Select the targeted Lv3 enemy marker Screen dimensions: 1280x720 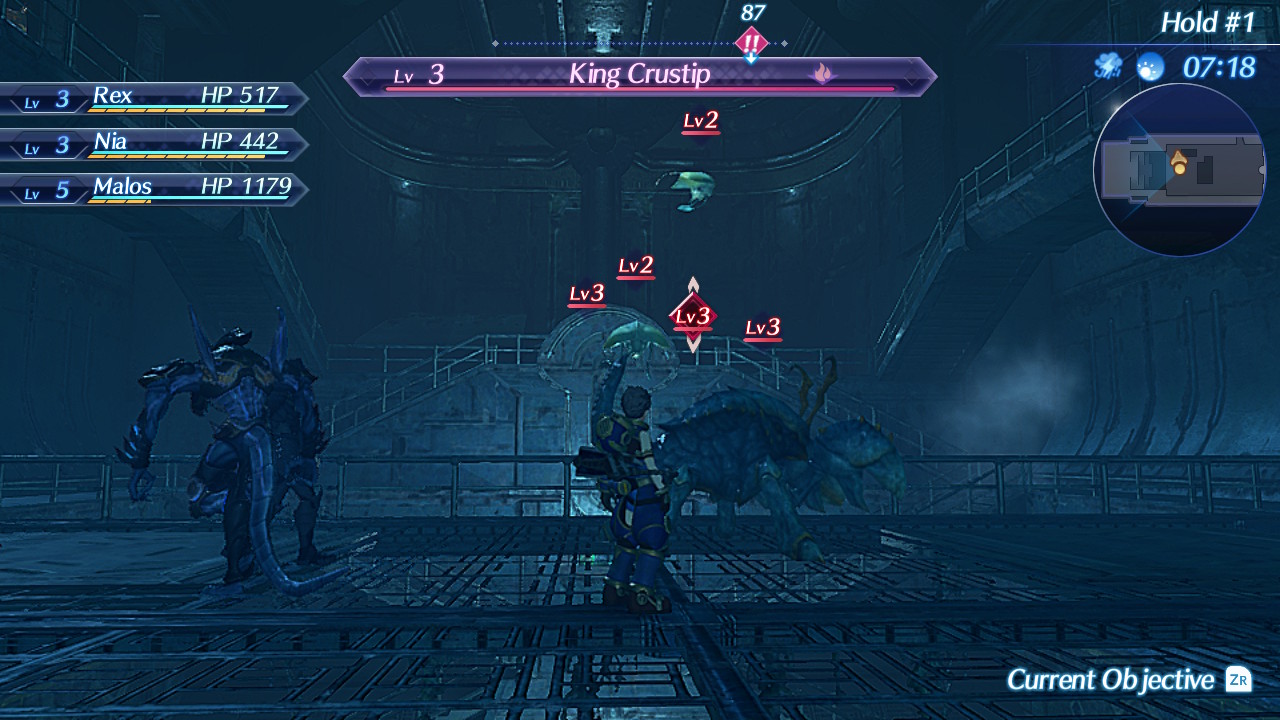tap(692, 317)
